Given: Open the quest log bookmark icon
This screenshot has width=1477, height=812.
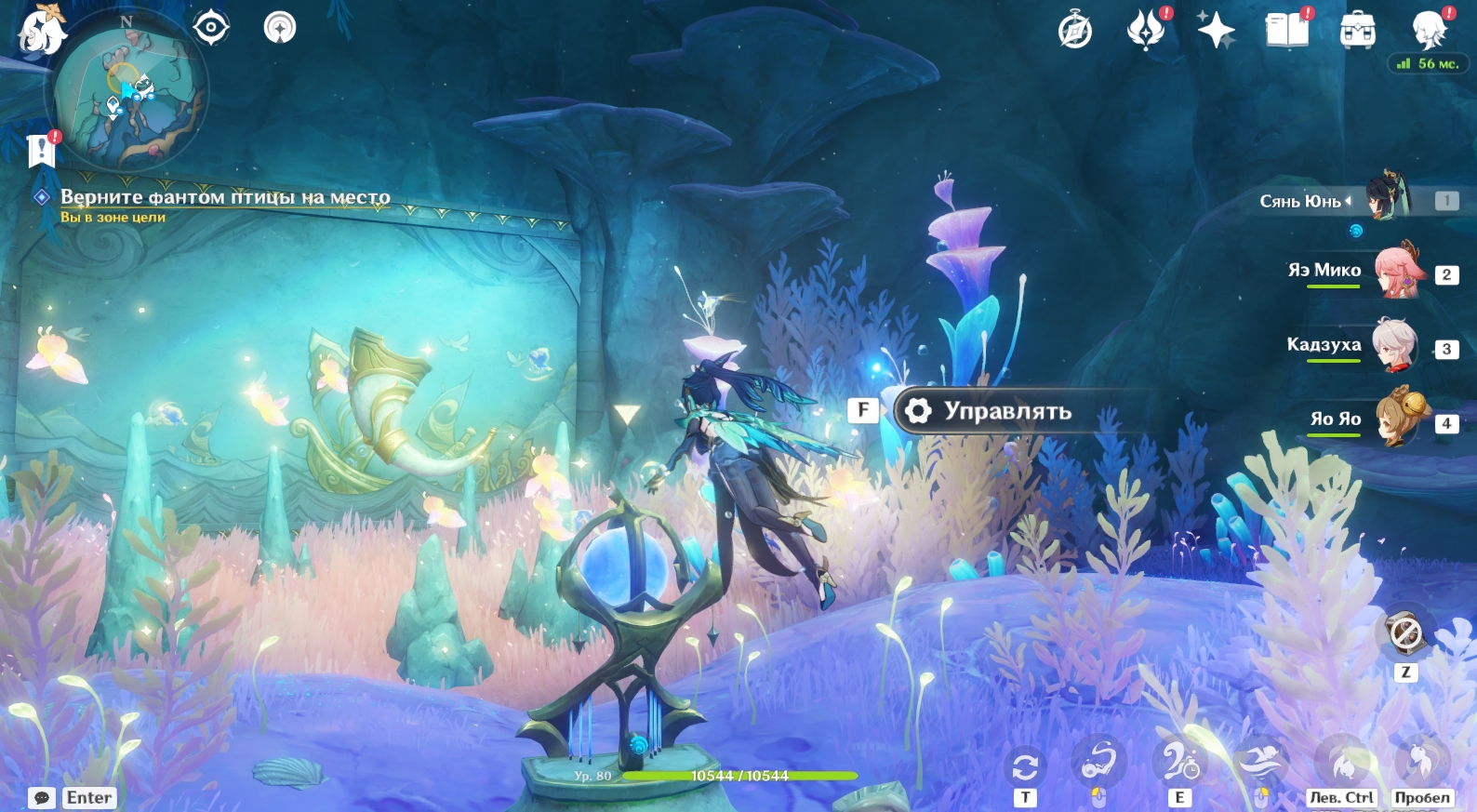Looking at the screenshot, I should [x=42, y=149].
